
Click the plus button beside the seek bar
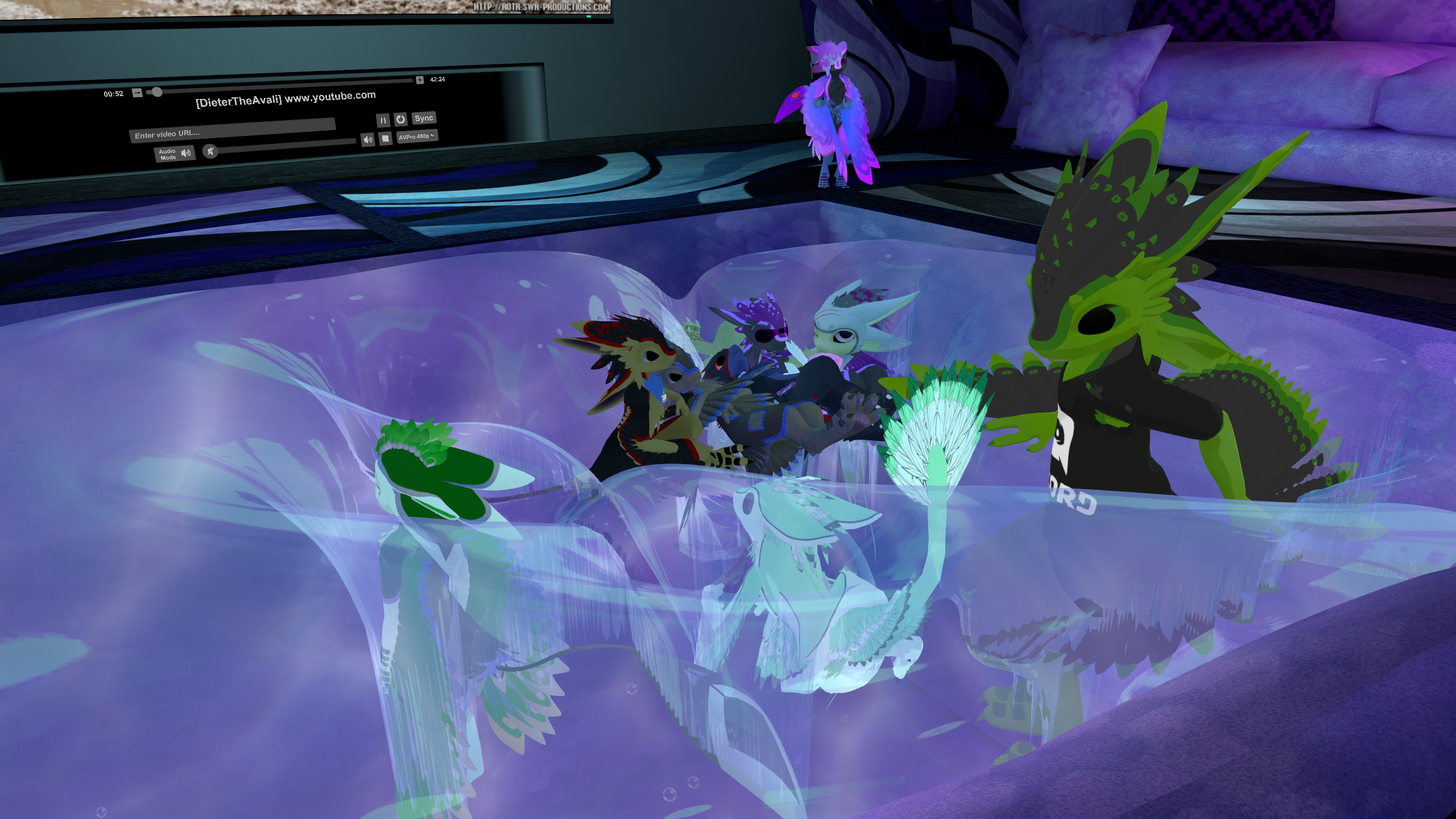point(420,80)
